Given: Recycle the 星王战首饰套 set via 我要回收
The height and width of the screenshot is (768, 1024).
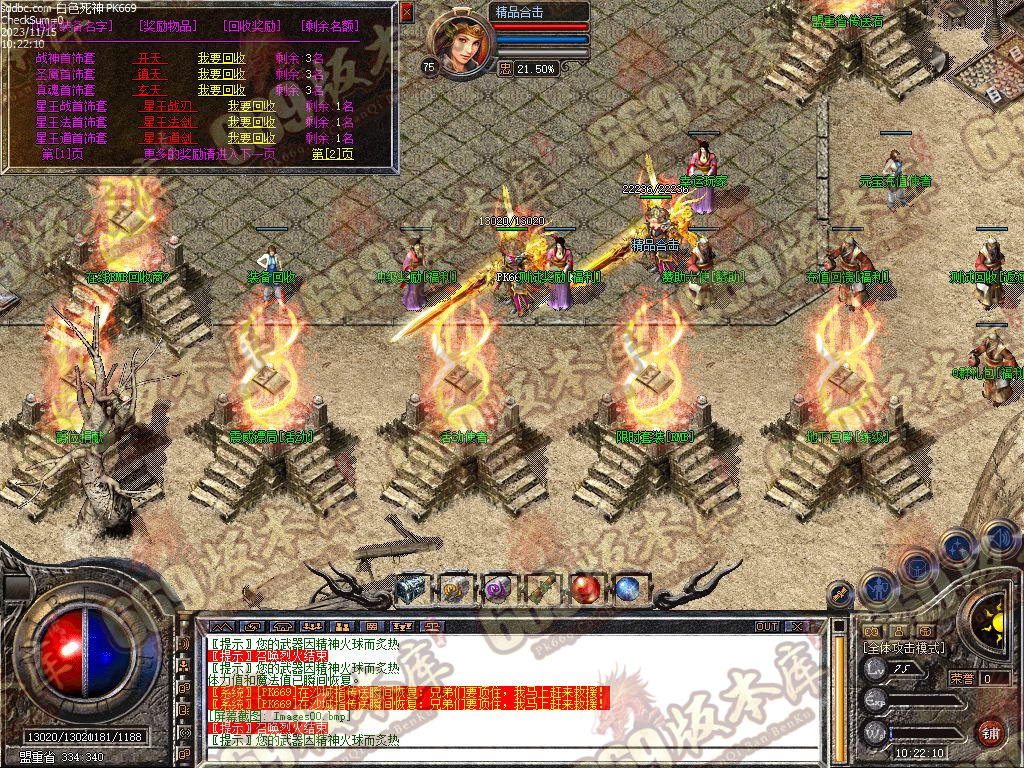Looking at the screenshot, I should pyautogui.click(x=251, y=106).
